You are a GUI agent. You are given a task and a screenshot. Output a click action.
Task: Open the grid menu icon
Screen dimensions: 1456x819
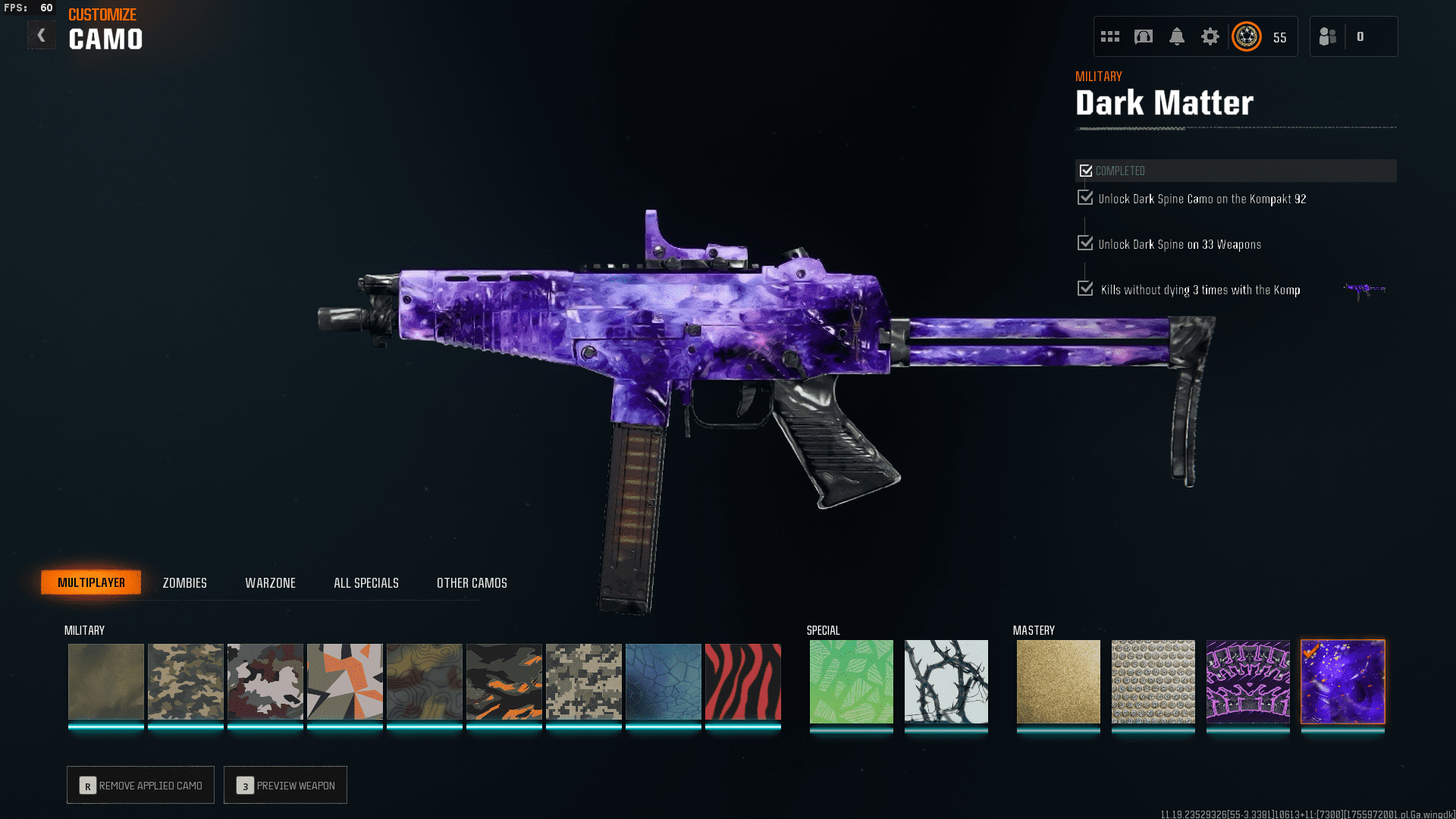(x=1110, y=36)
